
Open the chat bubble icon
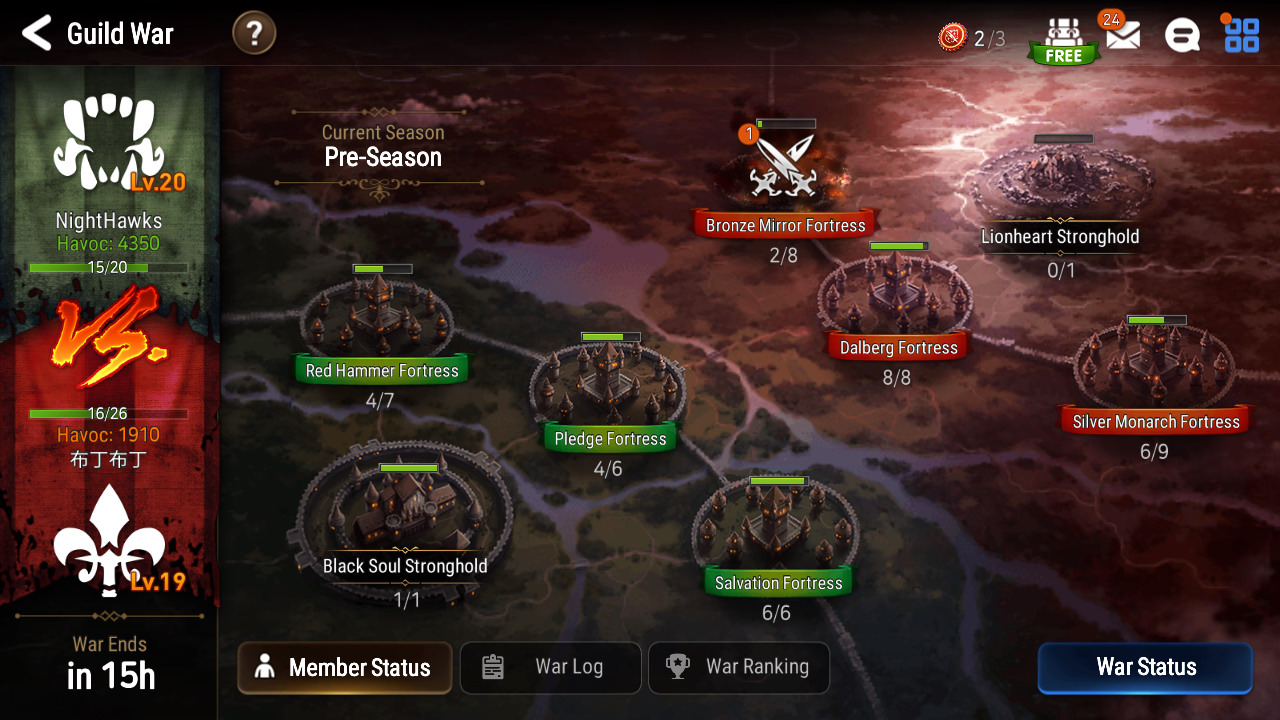1182,36
